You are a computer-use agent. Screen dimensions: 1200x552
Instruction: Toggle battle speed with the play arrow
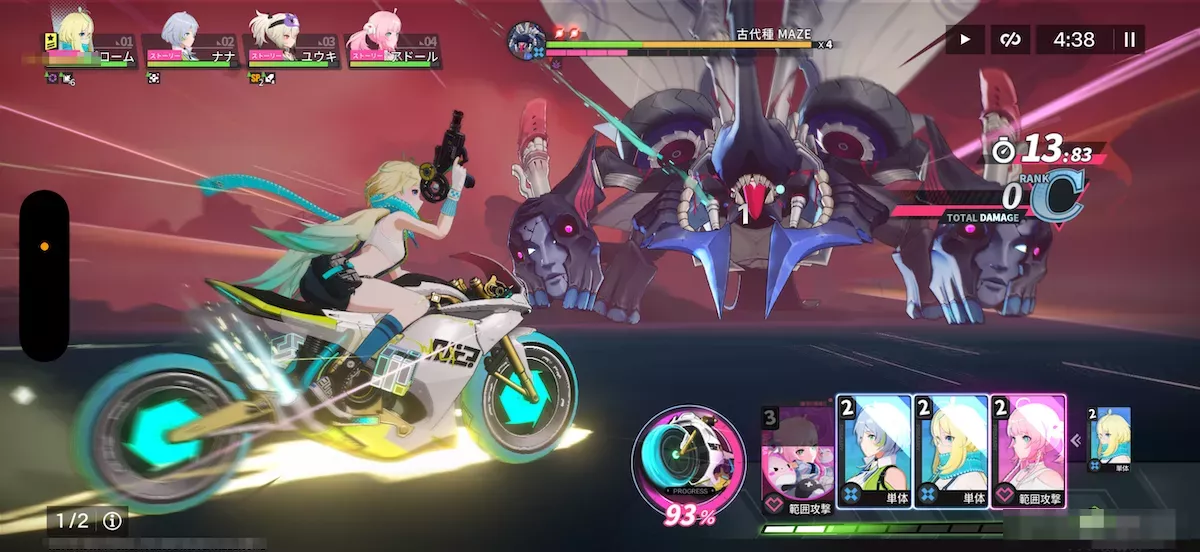[x=965, y=40]
